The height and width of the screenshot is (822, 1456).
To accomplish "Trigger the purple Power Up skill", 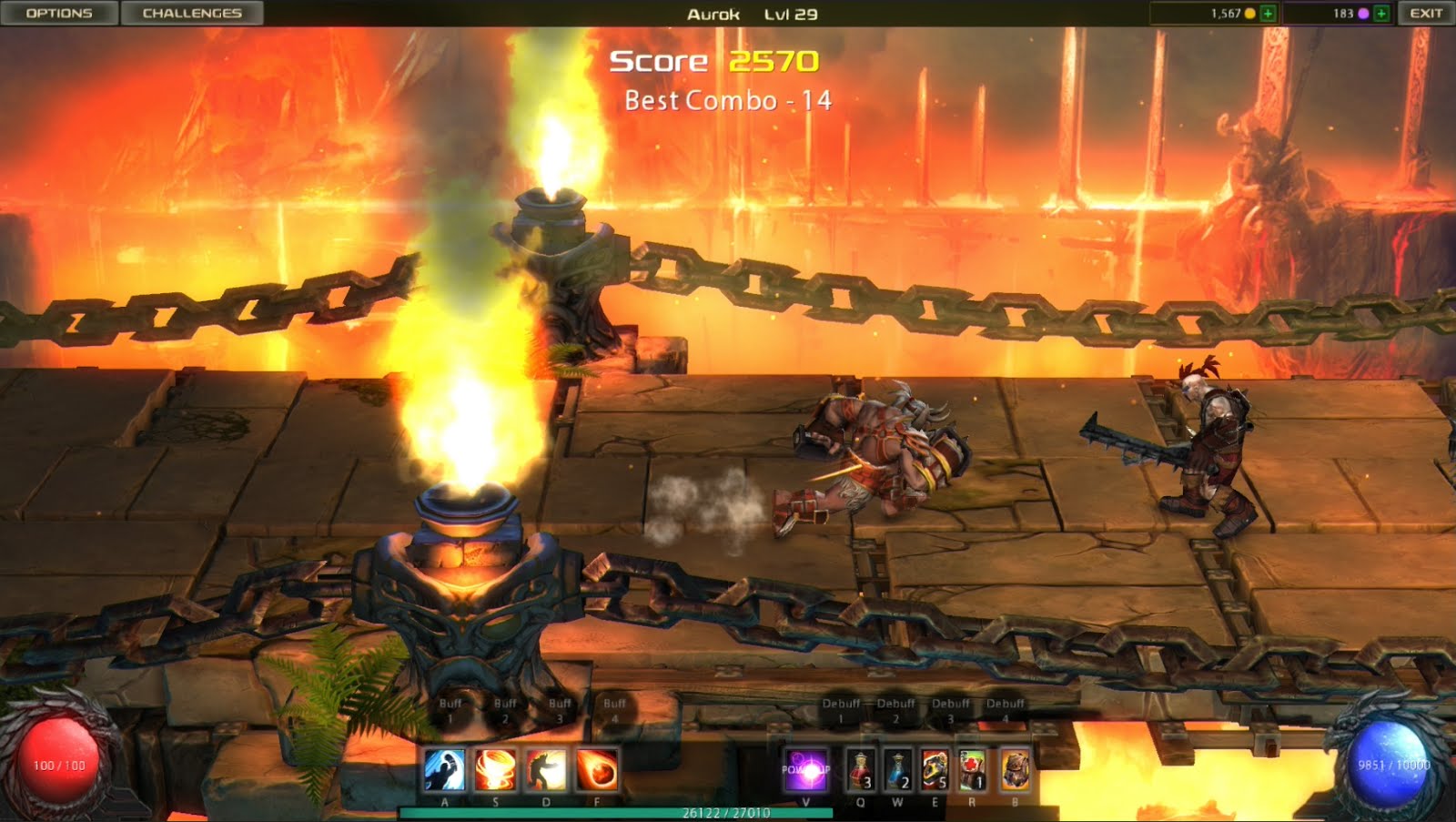I will [806, 770].
